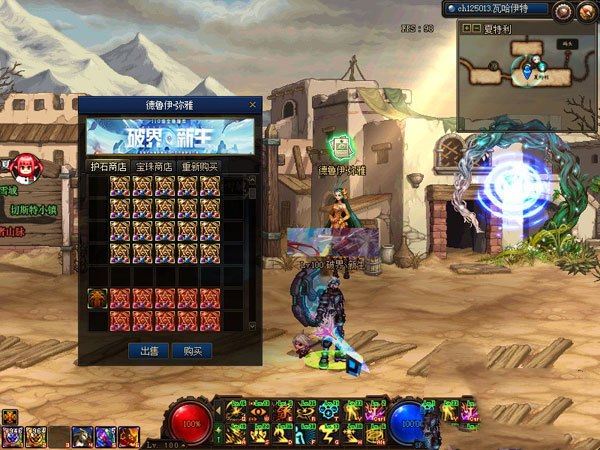The image size is (600, 450).
Task: Click the 码头 dock marker on minimap
Action: [567, 44]
